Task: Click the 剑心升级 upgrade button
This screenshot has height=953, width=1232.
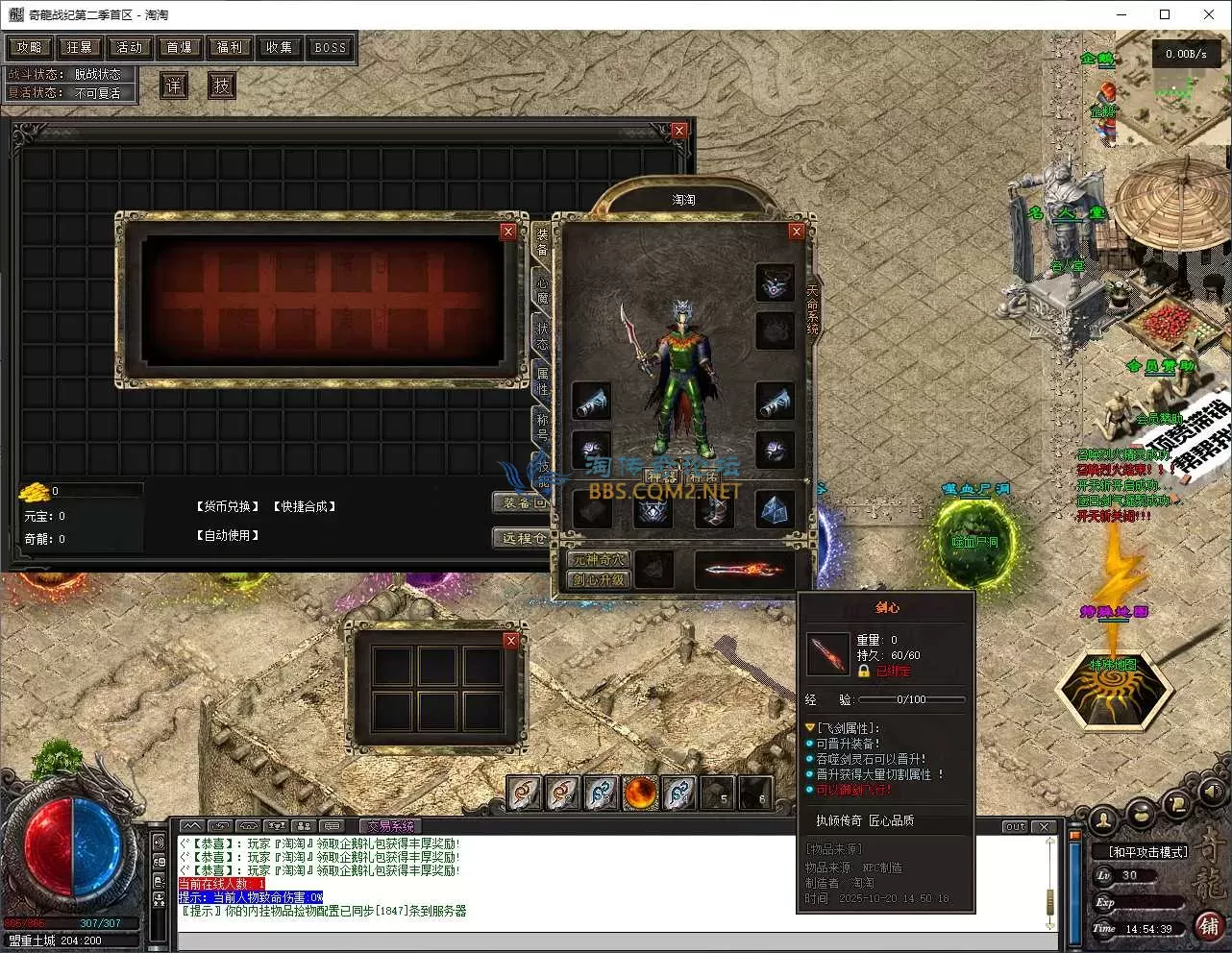Action: (599, 579)
